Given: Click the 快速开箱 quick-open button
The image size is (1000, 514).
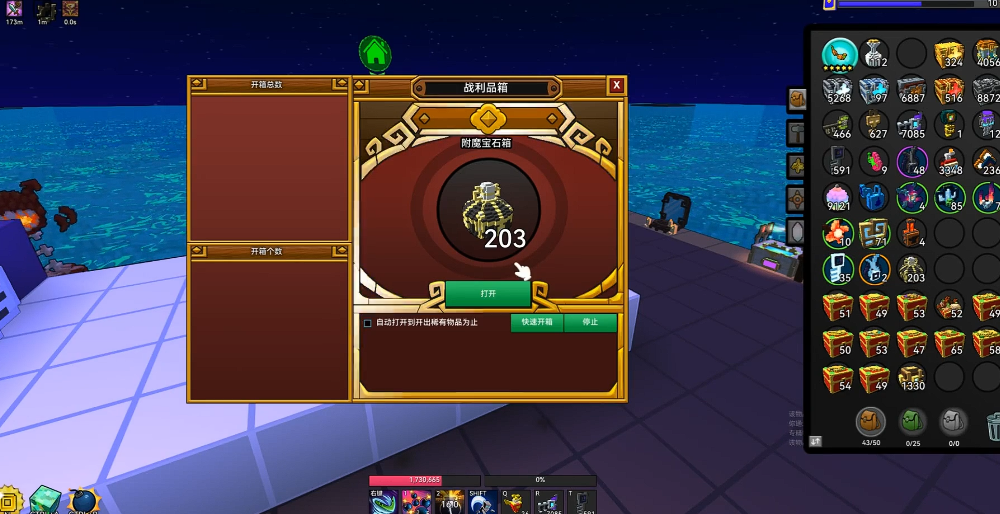Looking at the screenshot, I should [537, 322].
